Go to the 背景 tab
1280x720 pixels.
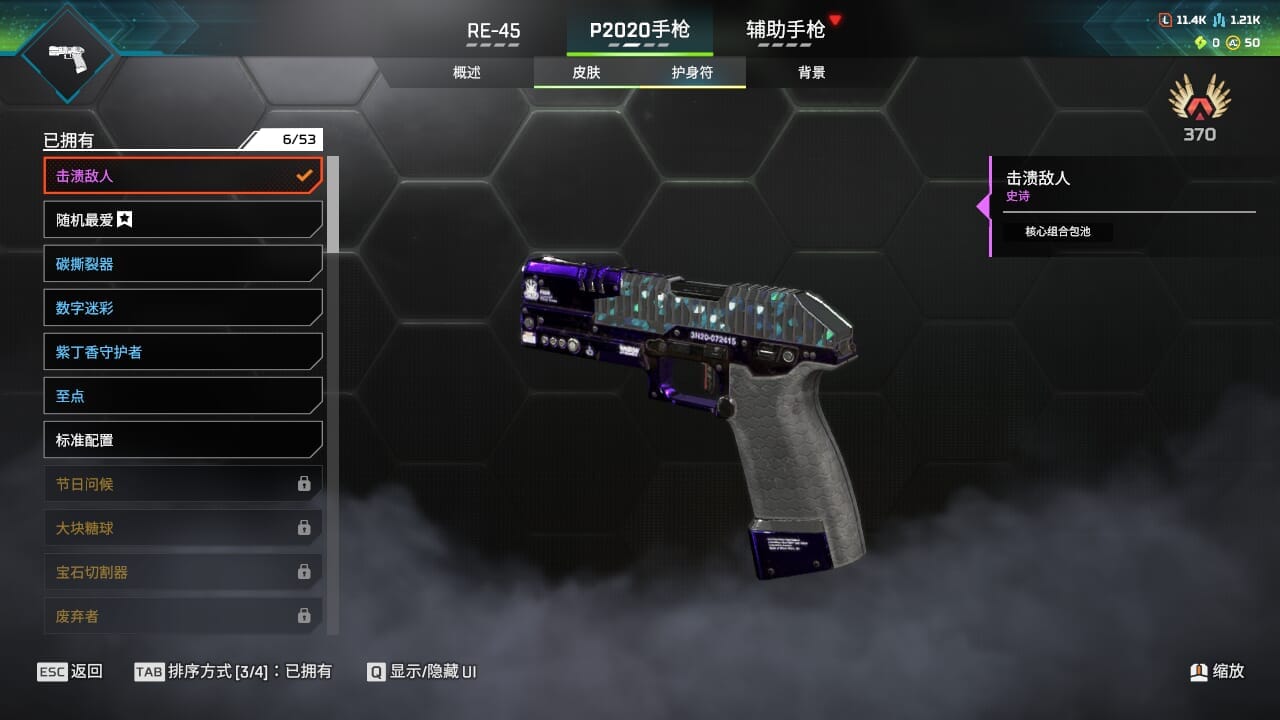(811, 73)
